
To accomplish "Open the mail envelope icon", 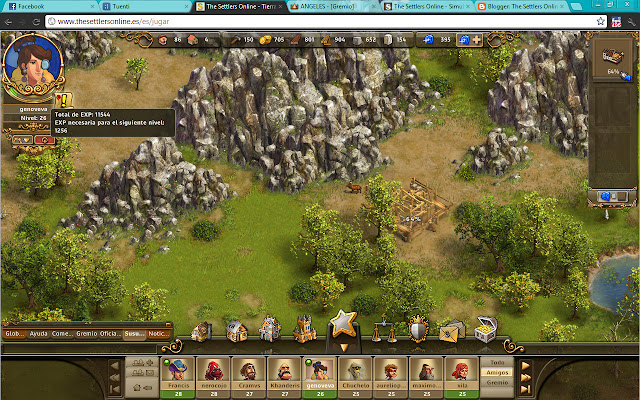I will point(450,329).
